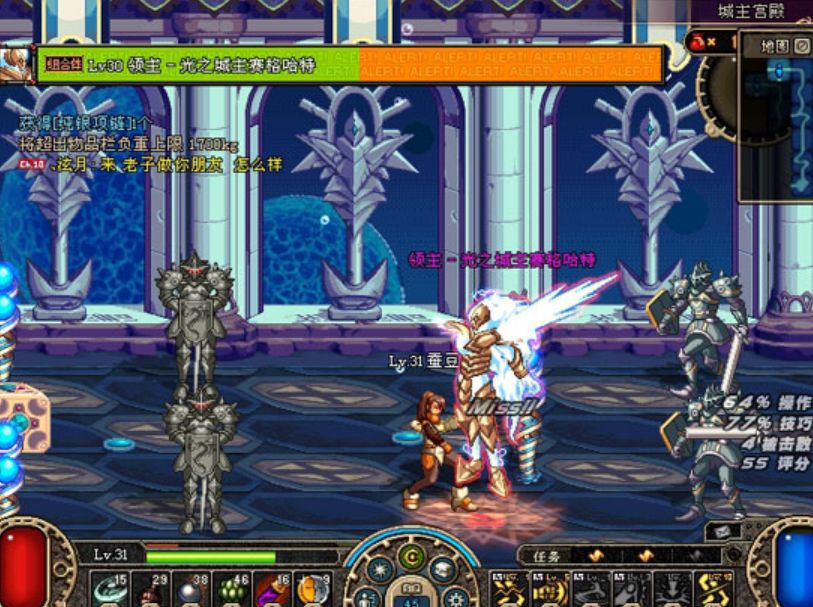Toggle the minimap button beside 地图
This screenshot has height=607, width=813.
pos(802,46)
